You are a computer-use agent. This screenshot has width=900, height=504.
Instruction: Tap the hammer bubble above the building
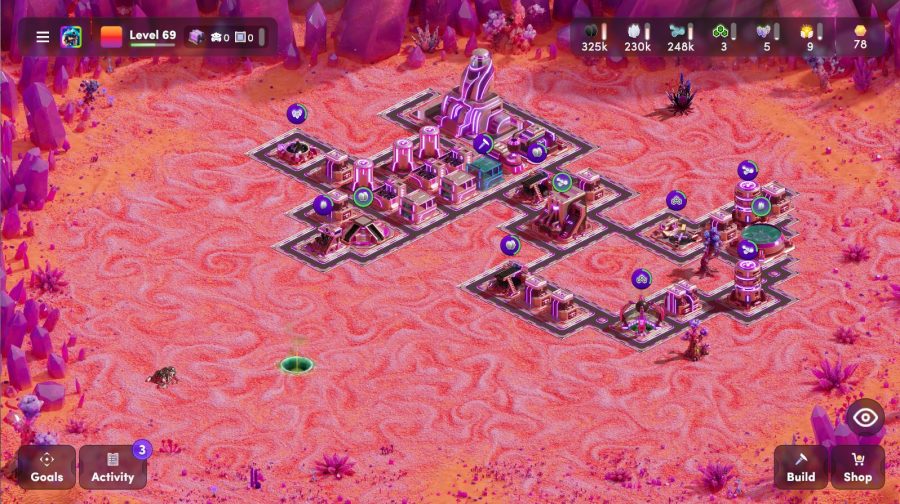(483, 143)
